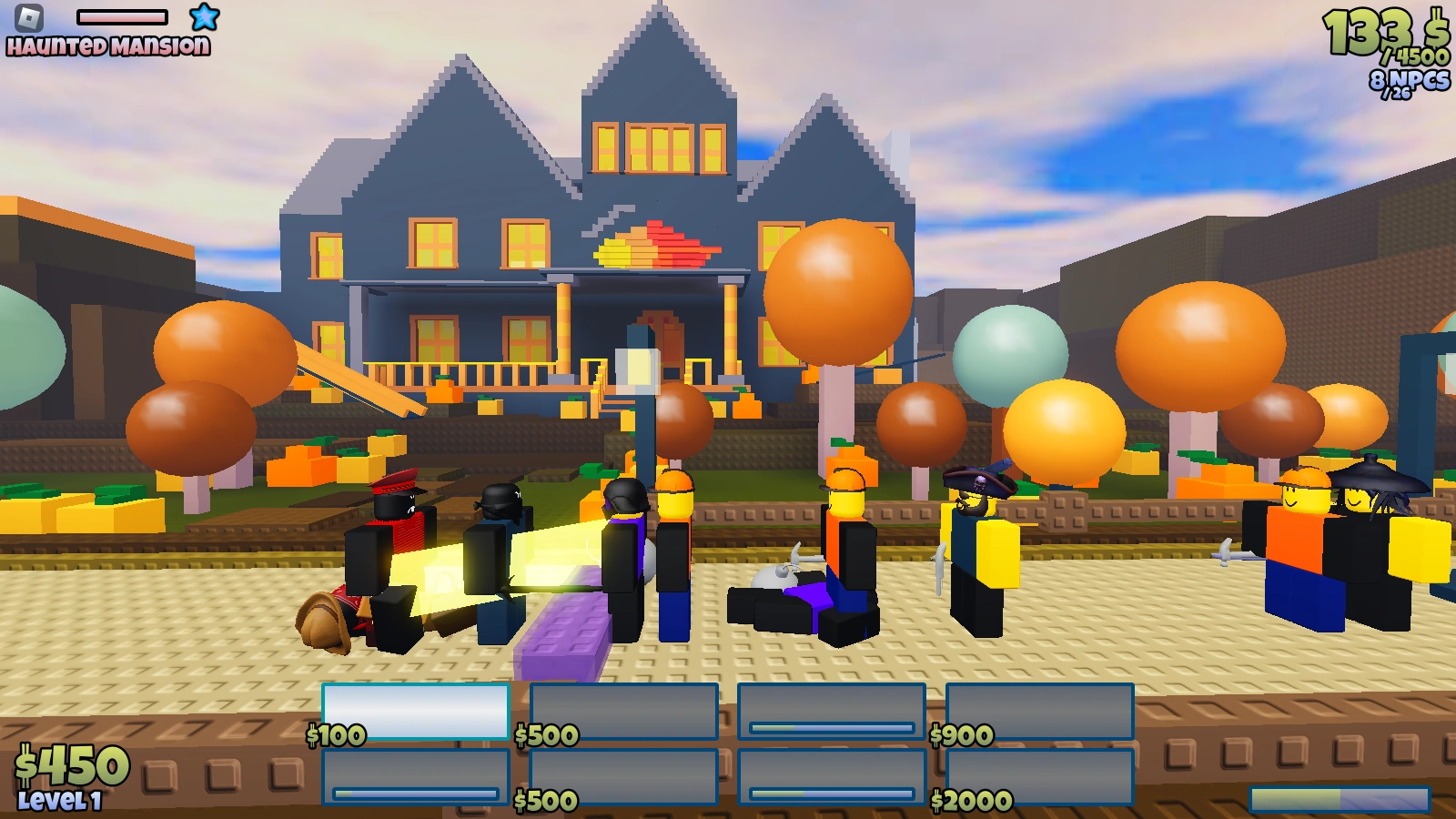Click the blue star icon near the health bar
Image resolution: width=1456 pixels, height=819 pixels.
pos(203,16)
